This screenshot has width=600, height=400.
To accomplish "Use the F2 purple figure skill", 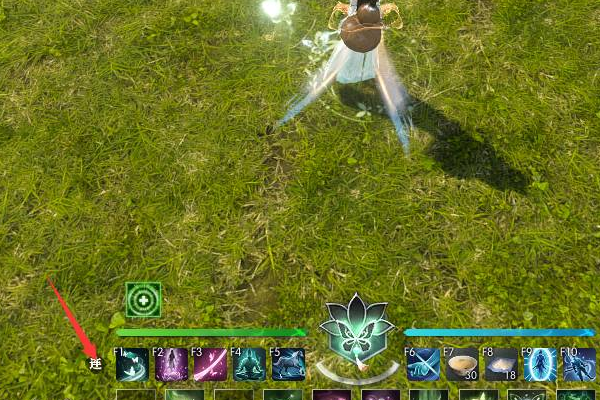I will point(171,364).
